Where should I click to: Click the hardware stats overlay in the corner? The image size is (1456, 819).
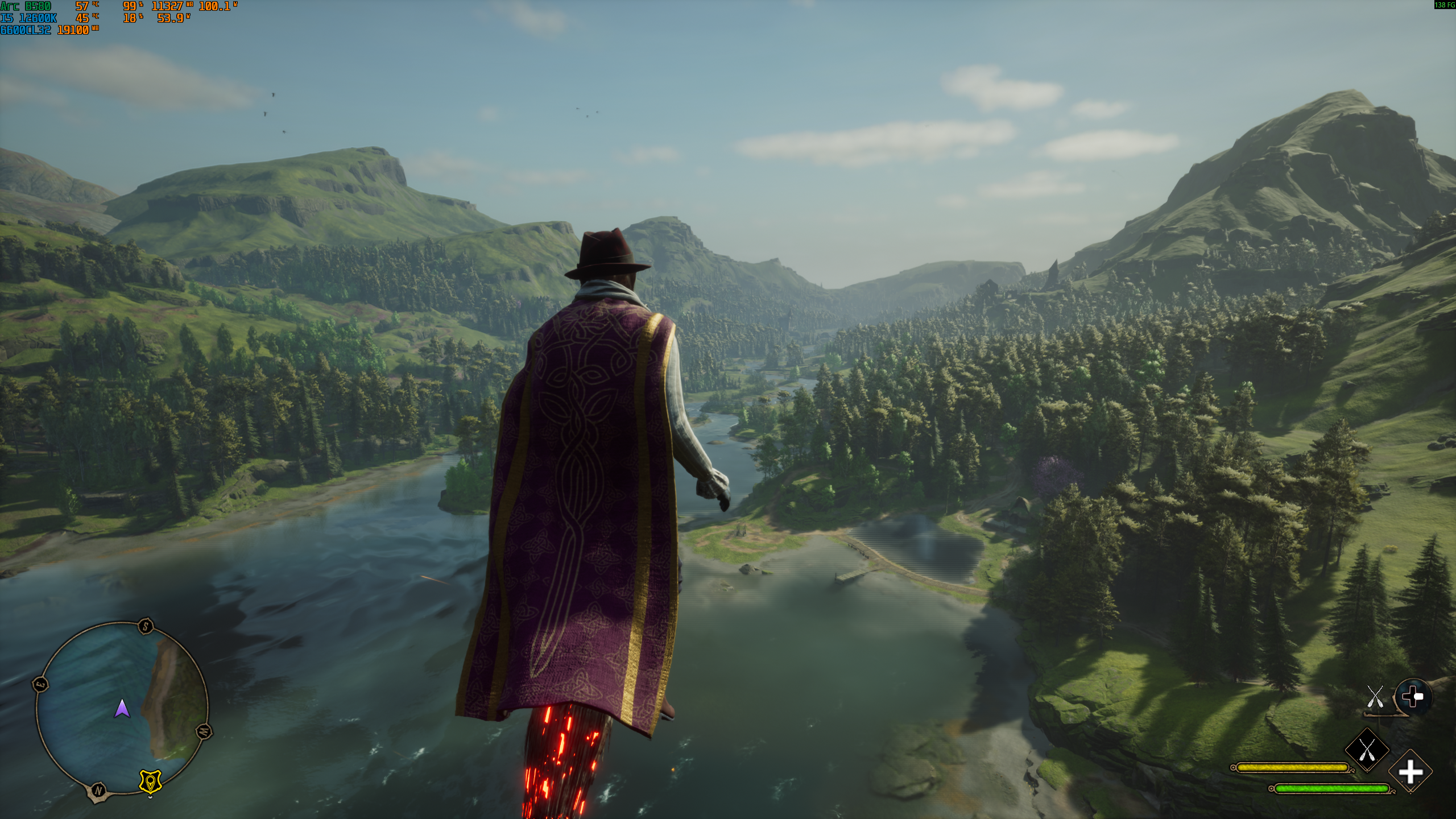(118, 18)
